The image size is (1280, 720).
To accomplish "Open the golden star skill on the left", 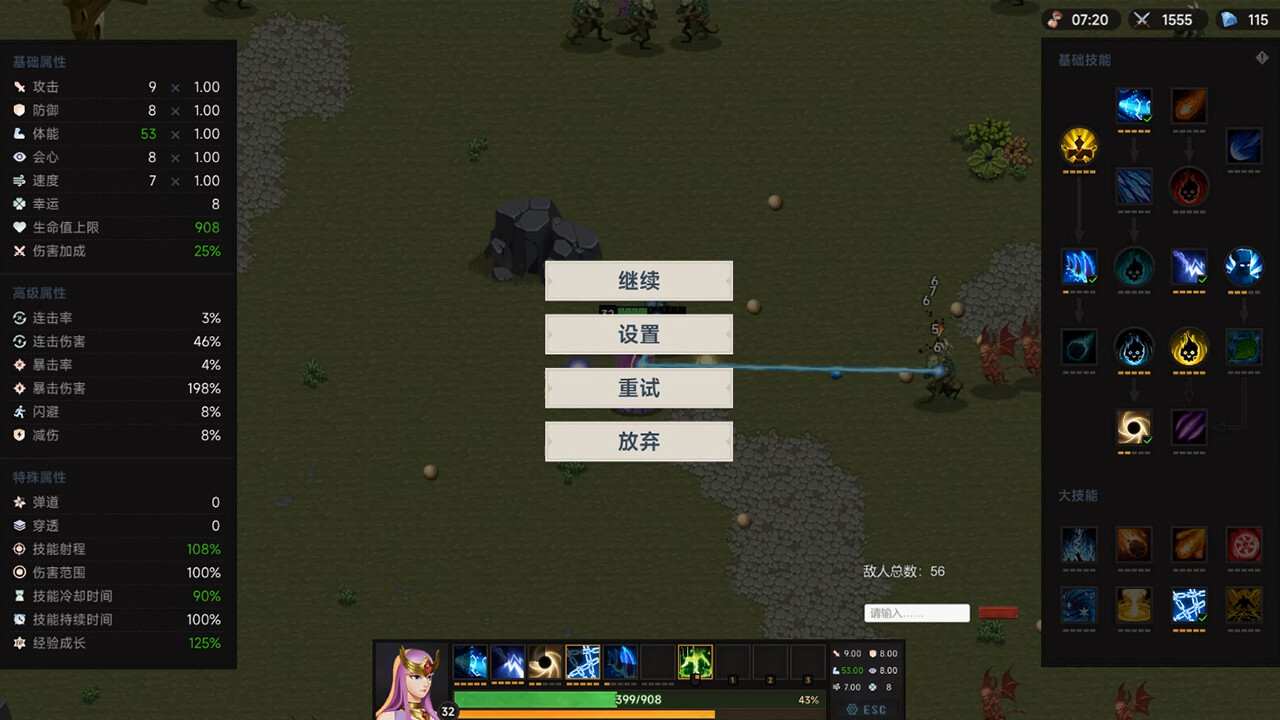I will point(1079,145).
